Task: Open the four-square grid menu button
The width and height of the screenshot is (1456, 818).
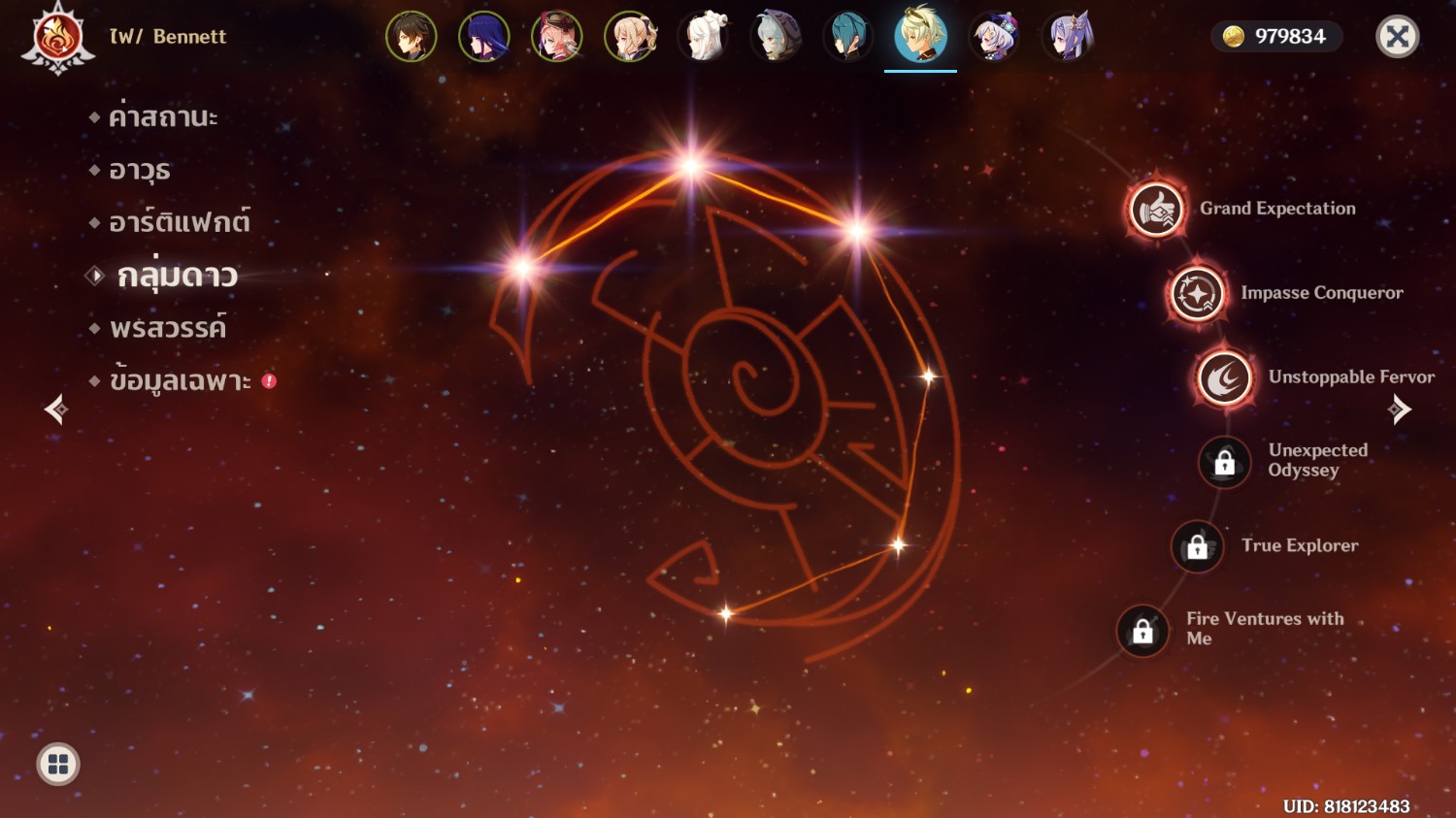Action: pyautogui.click(x=58, y=765)
